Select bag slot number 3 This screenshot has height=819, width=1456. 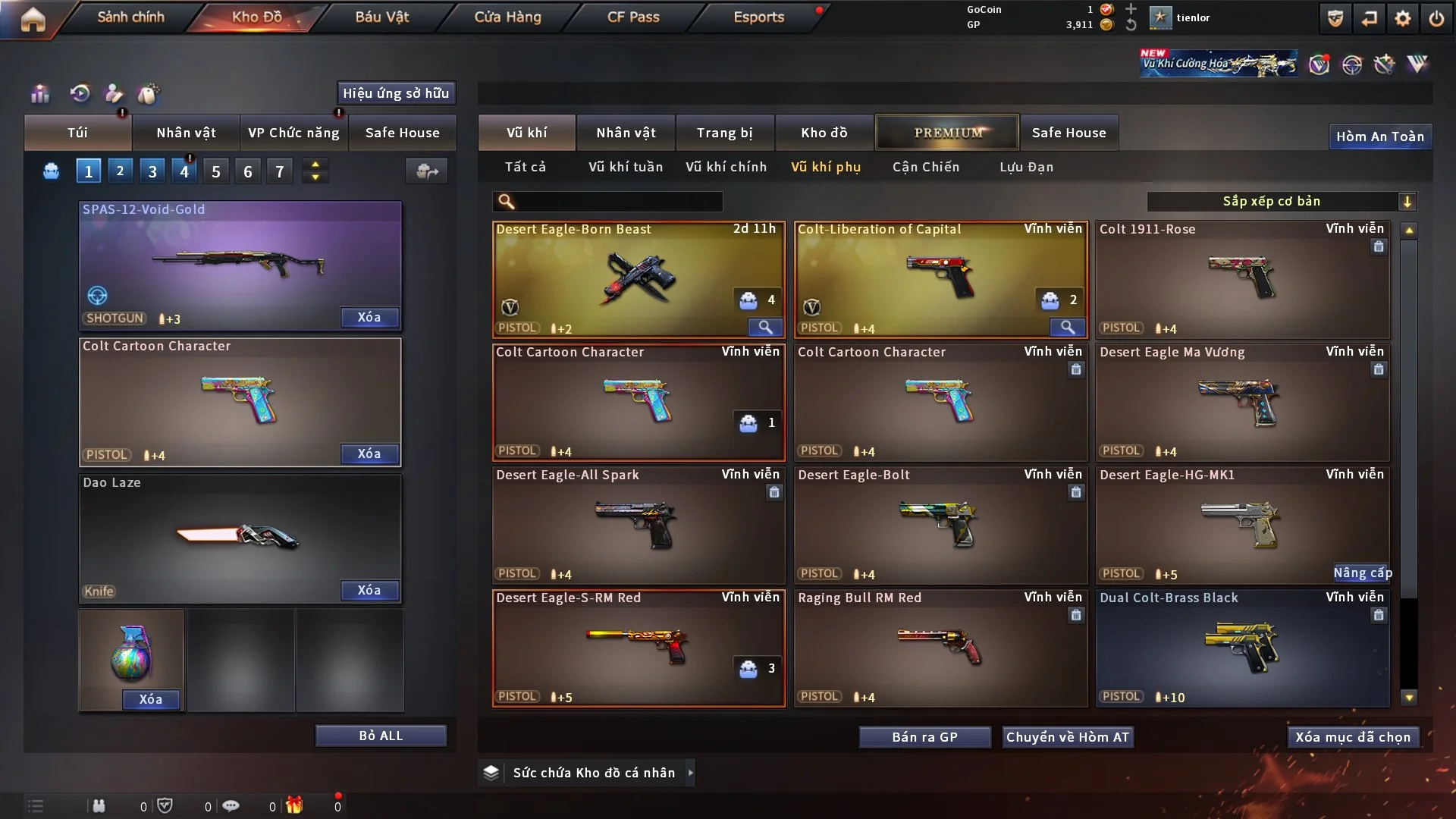point(152,171)
